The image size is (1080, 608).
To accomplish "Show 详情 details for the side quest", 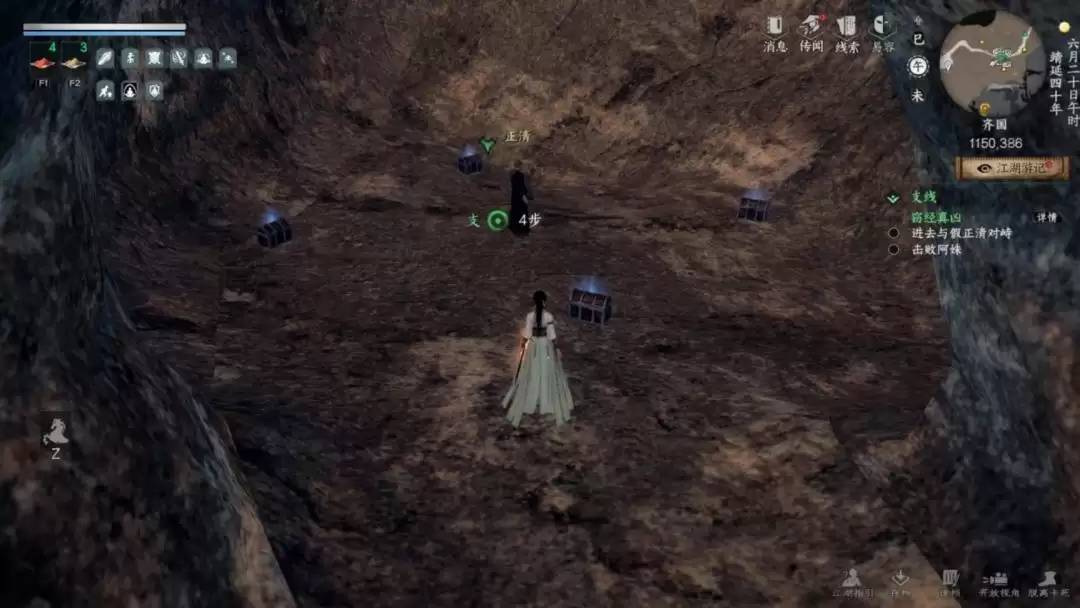I will pyautogui.click(x=1046, y=217).
